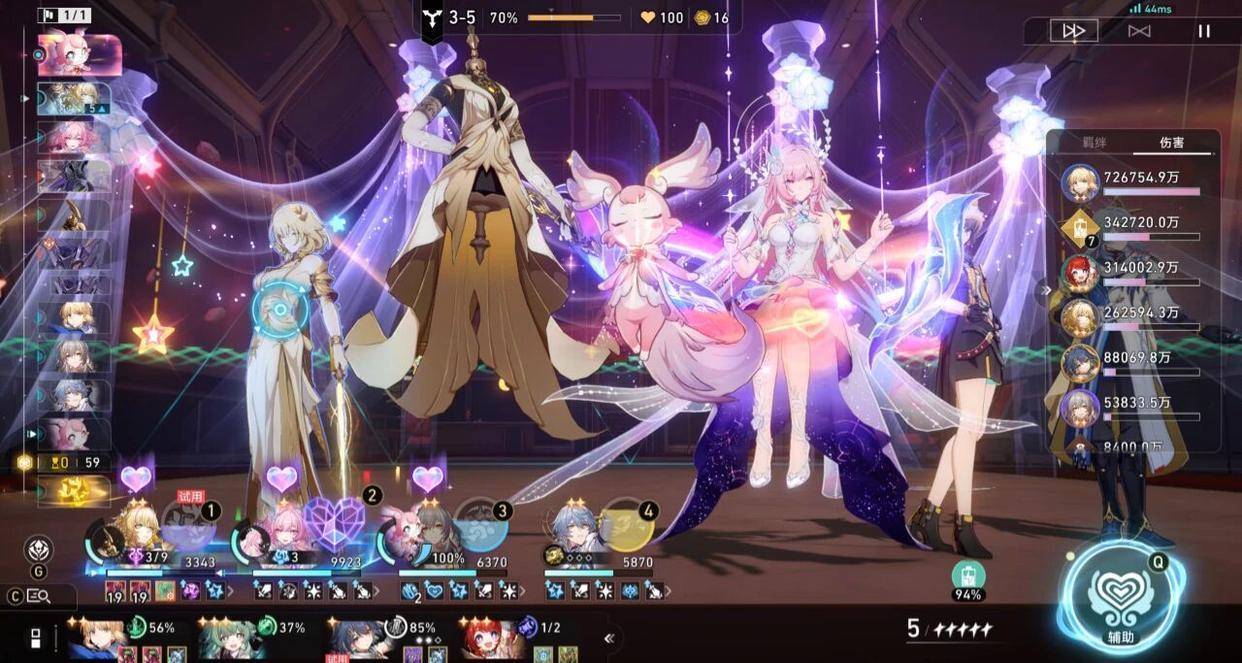Toggle the fast-forward speed button
The image size is (1242, 663).
[x=1074, y=31]
